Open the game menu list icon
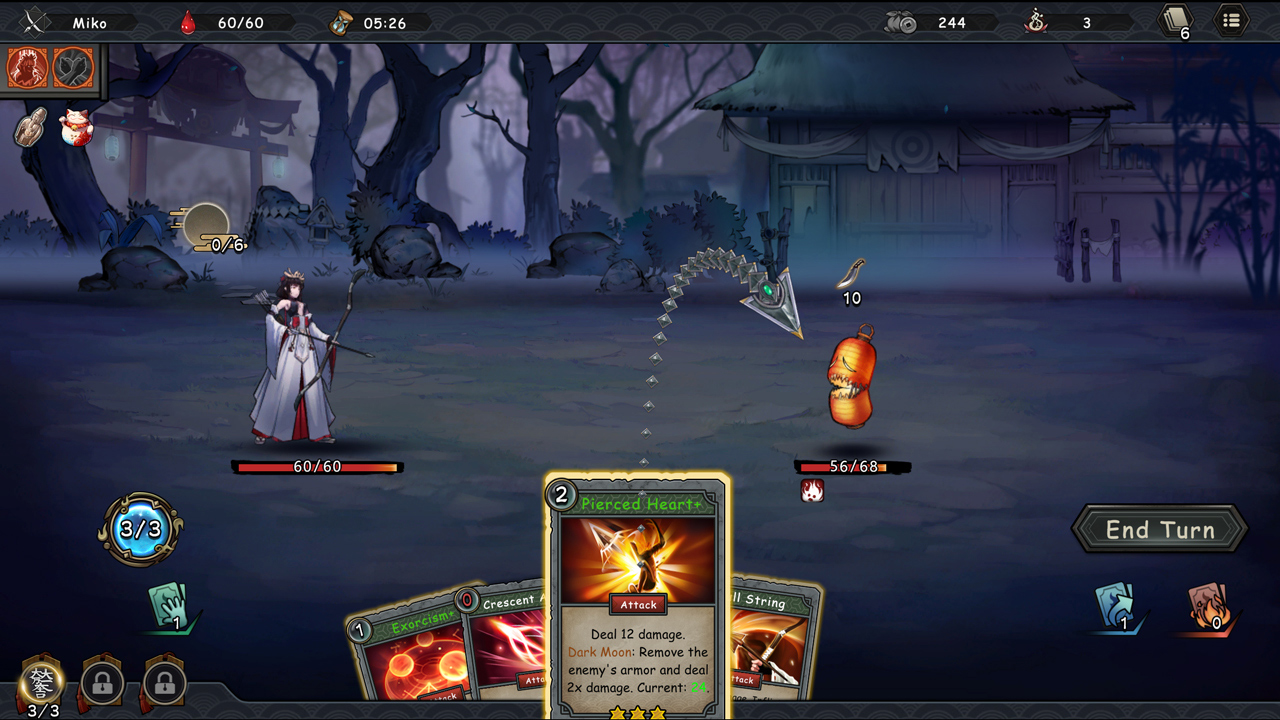Viewport: 1280px width, 720px height. 1229,20
